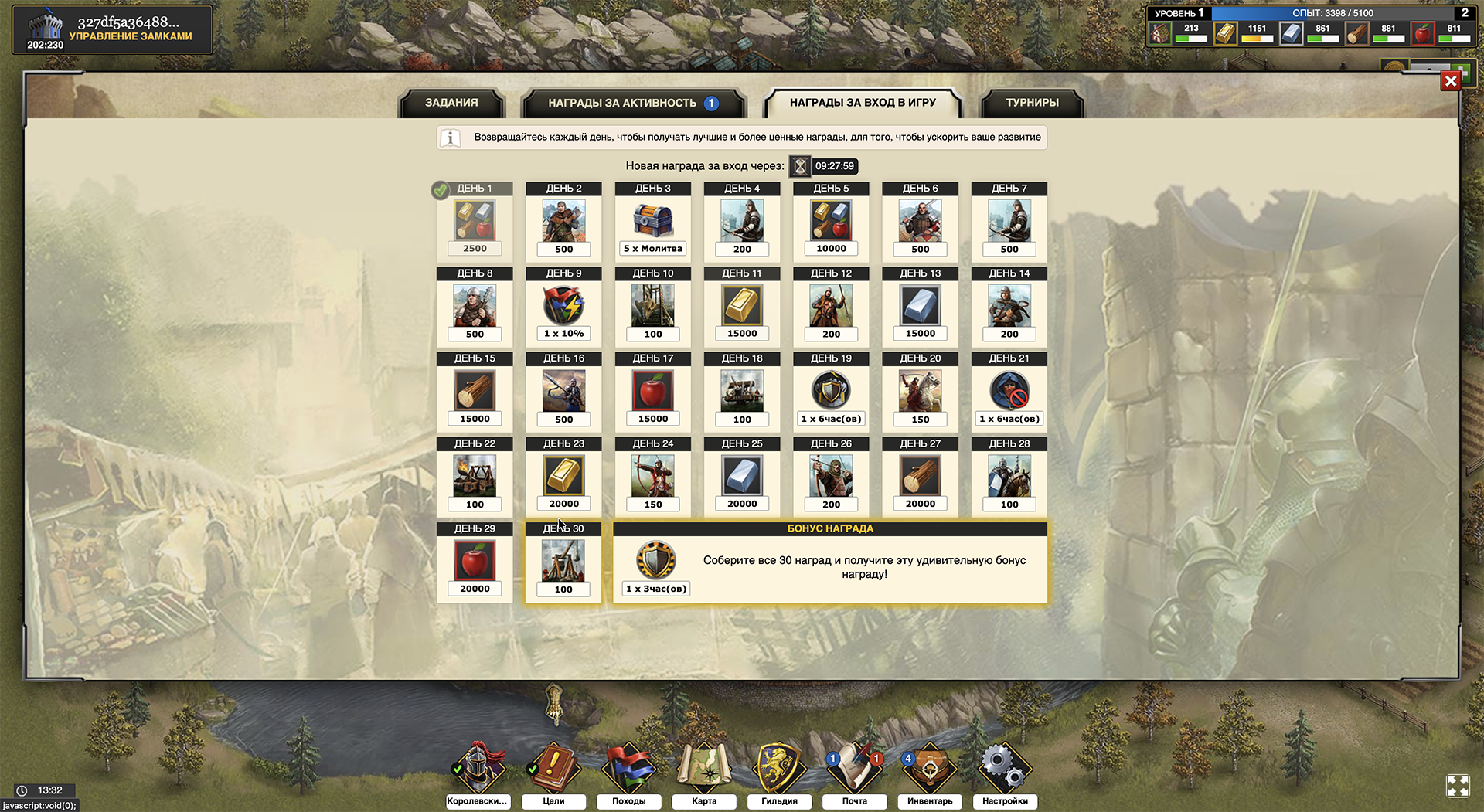Open the Гильдия lion shield icon
The image size is (1484, 812).
[779, 765]
